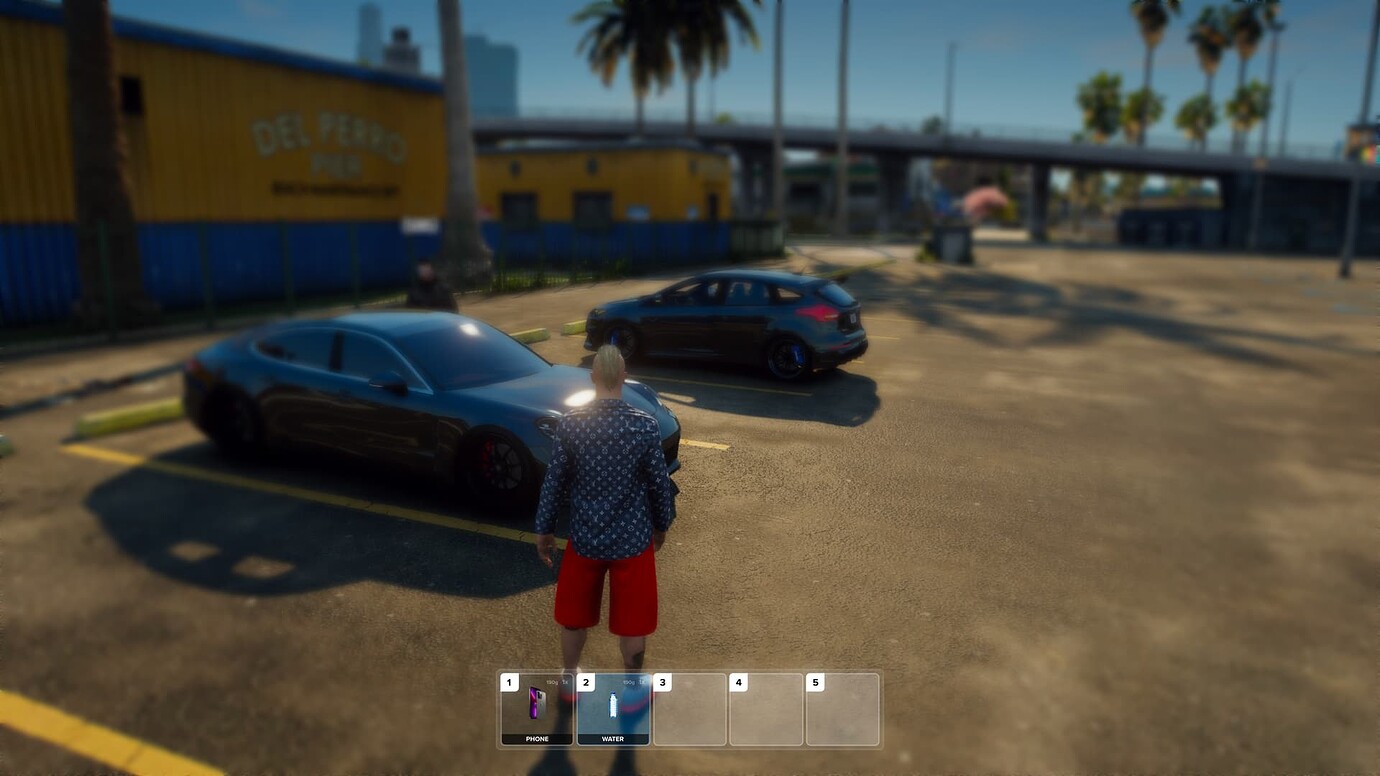Select the Phone hotbar slot
The width and height of the screenshot is (1380, 776).
[537, 708]
